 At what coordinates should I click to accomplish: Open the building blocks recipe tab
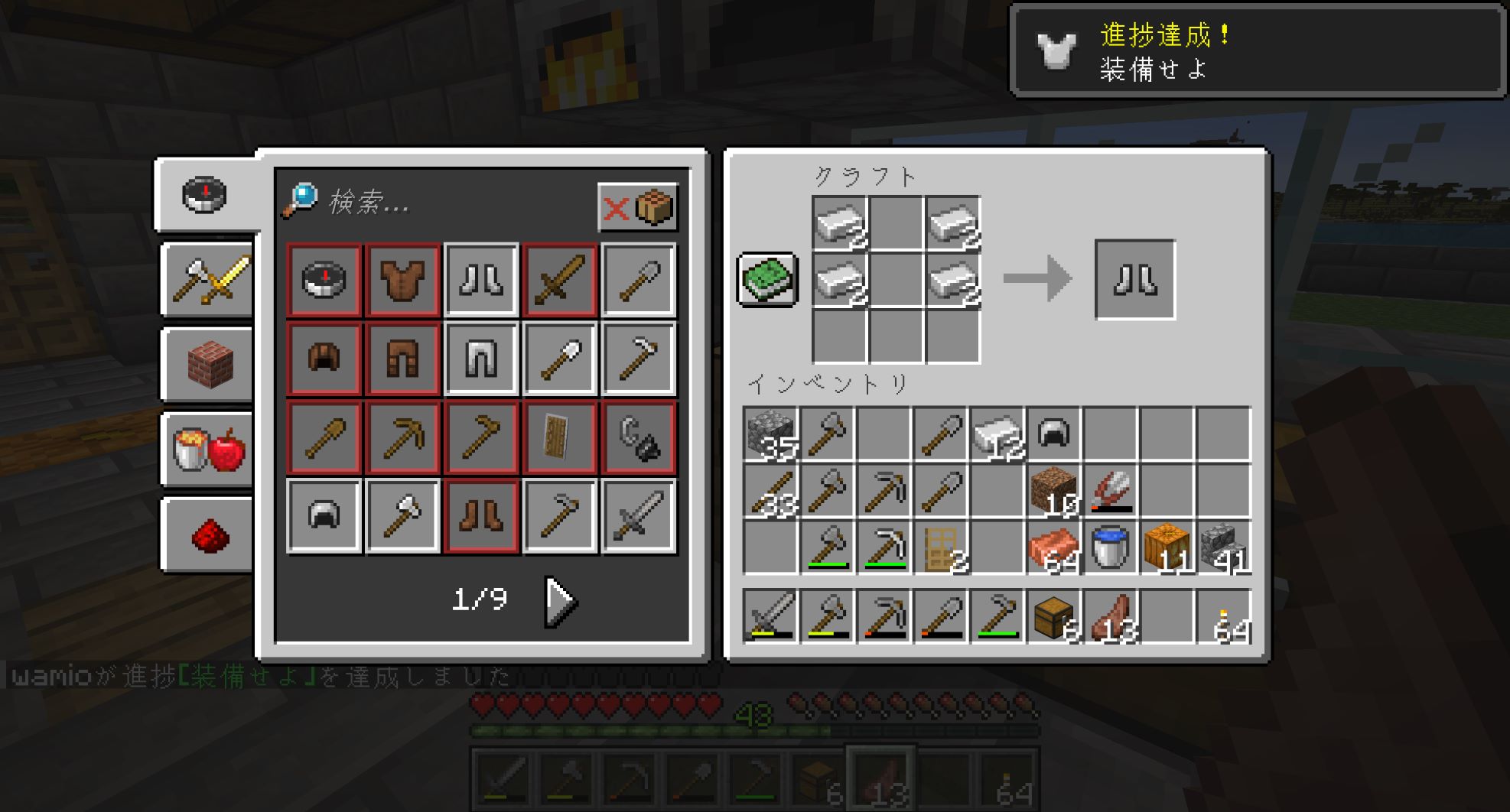208,365
